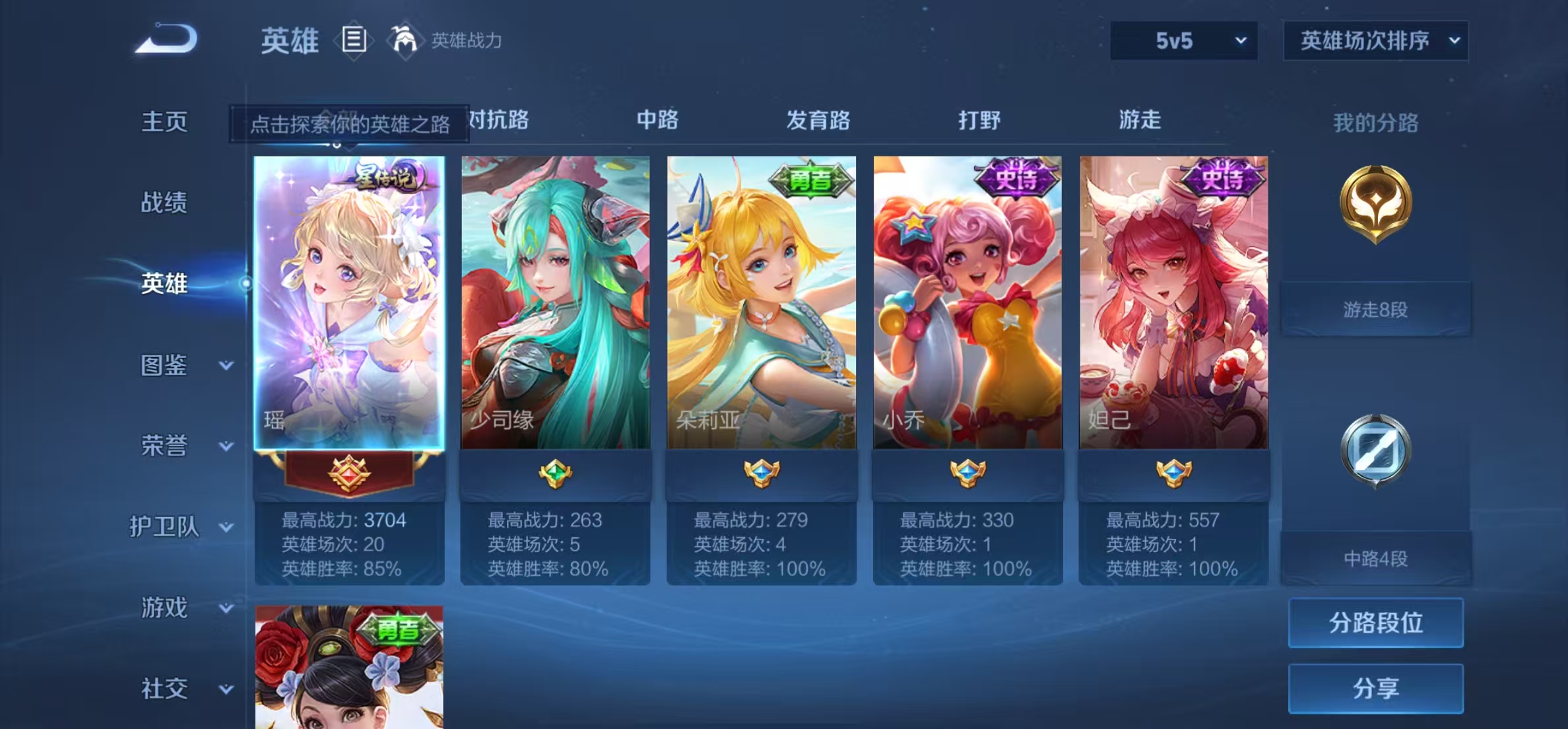Click the 英雄战力 crest icon
The height and width of the screenshot is (729, 1568).
click(405, 40)
